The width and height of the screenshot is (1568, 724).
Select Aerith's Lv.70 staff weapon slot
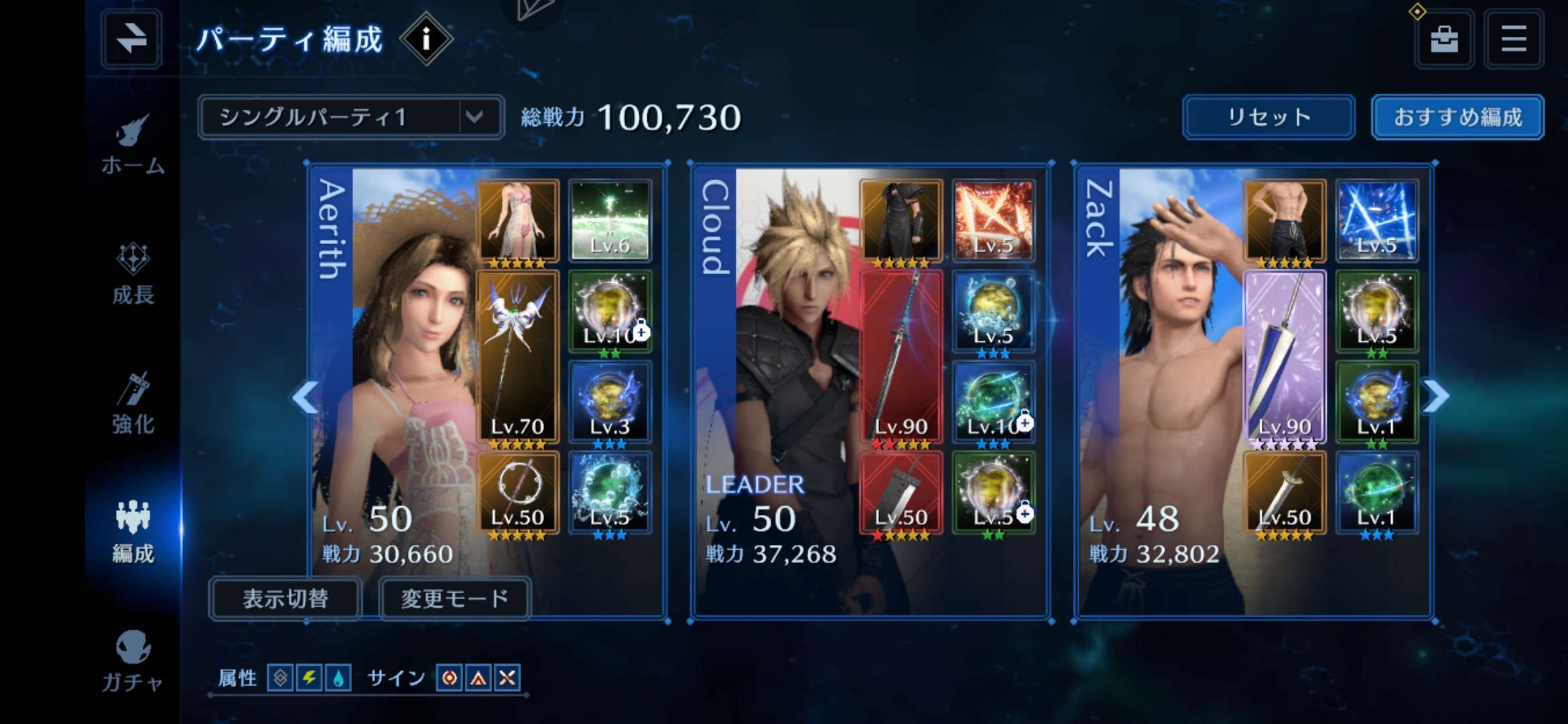[517, 357]
